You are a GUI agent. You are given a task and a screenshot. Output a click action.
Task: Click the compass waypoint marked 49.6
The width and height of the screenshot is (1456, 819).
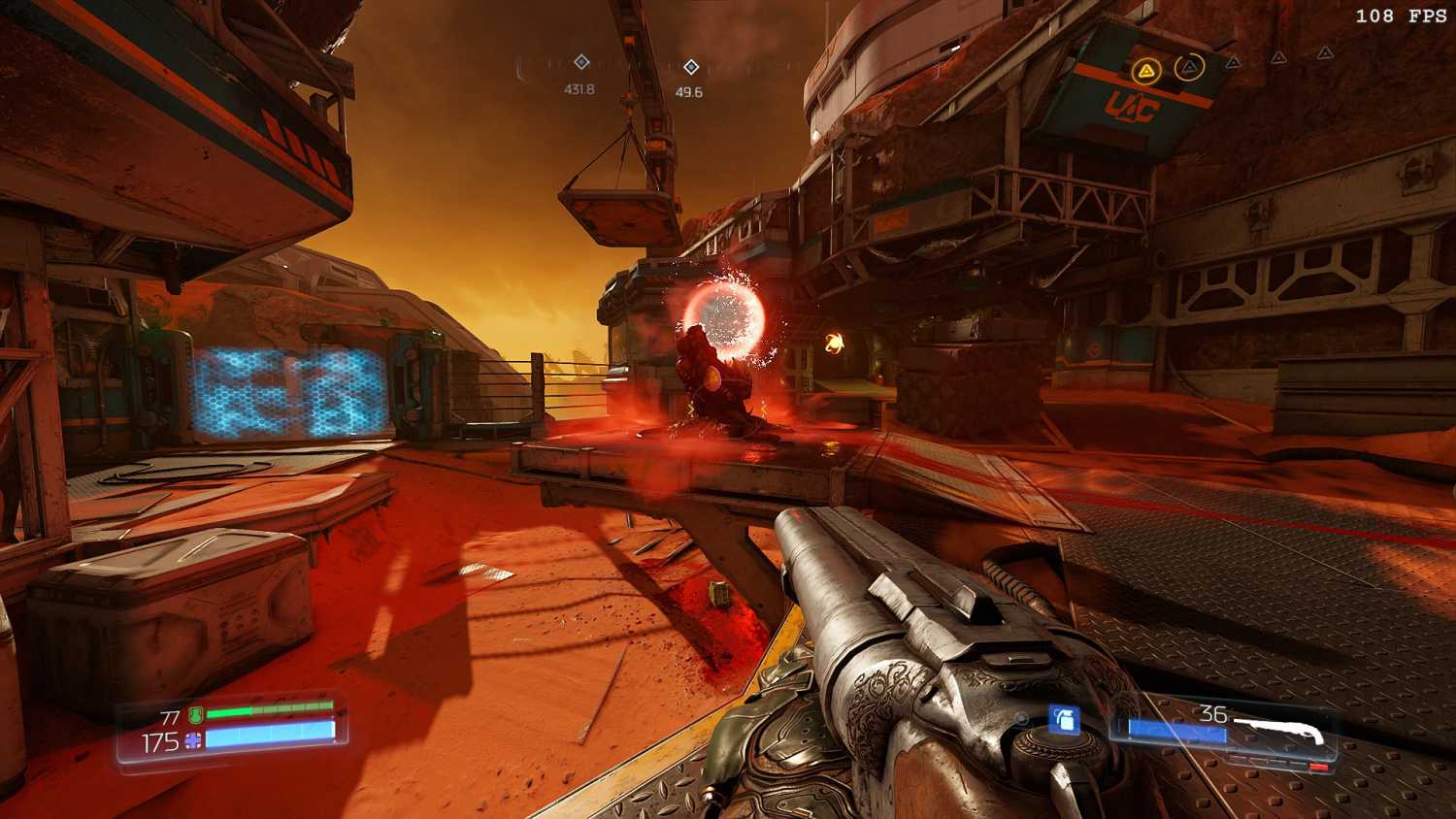[x=691, y=67]
